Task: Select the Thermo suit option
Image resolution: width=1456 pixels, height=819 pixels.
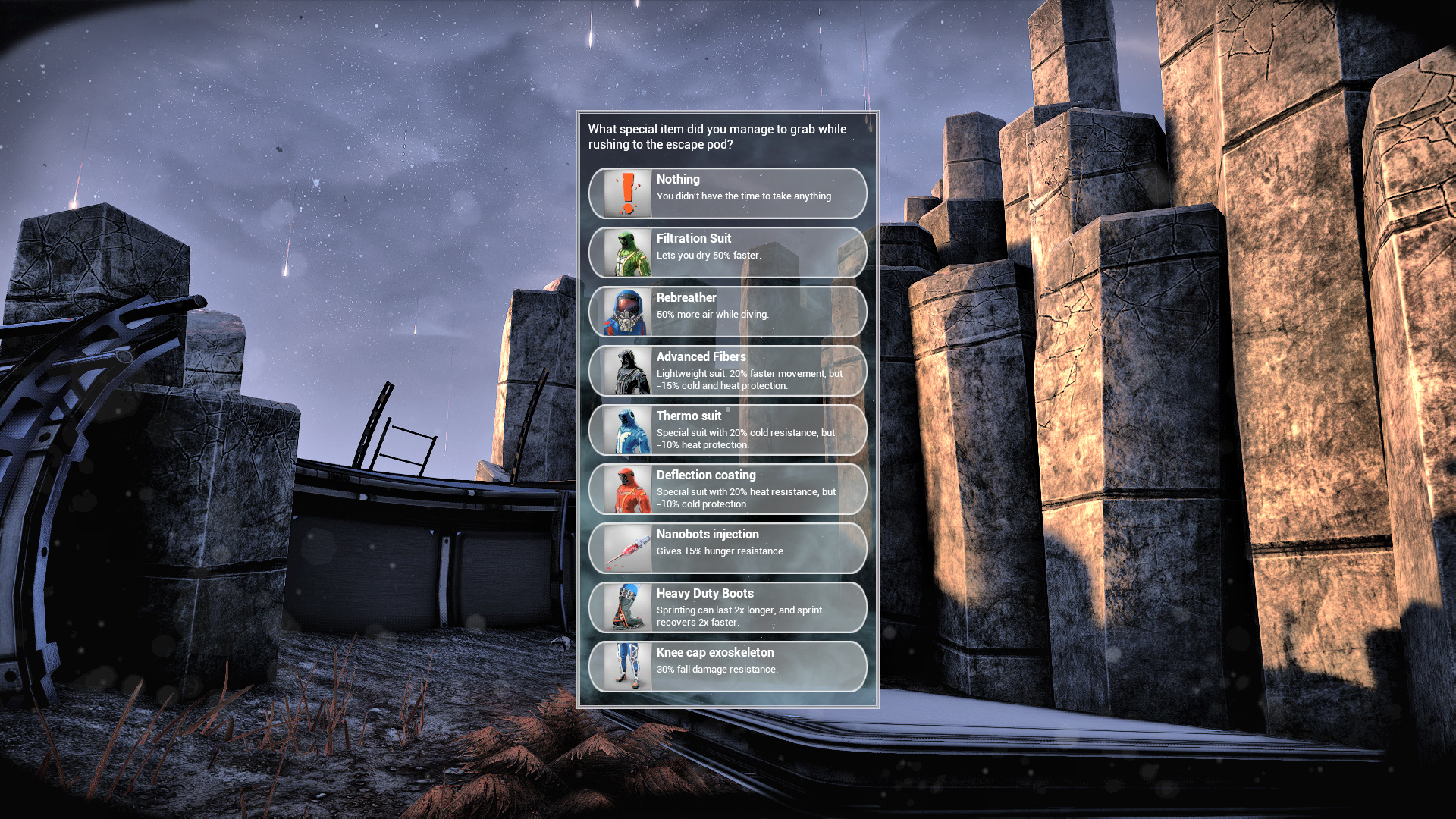Action: [x=727, y=430]
